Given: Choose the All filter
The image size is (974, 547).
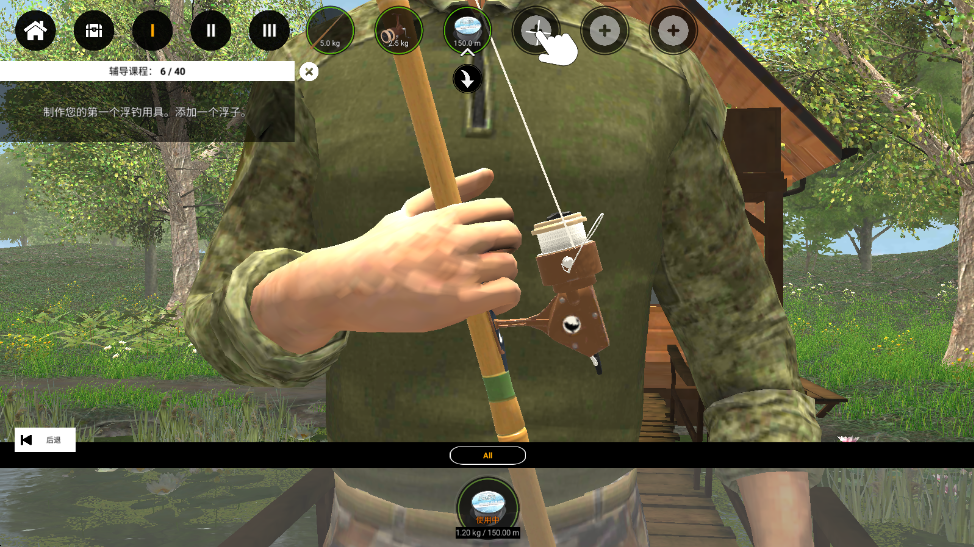Looking at the screenshot, I should pyautogui.click(x=488, y=455).
